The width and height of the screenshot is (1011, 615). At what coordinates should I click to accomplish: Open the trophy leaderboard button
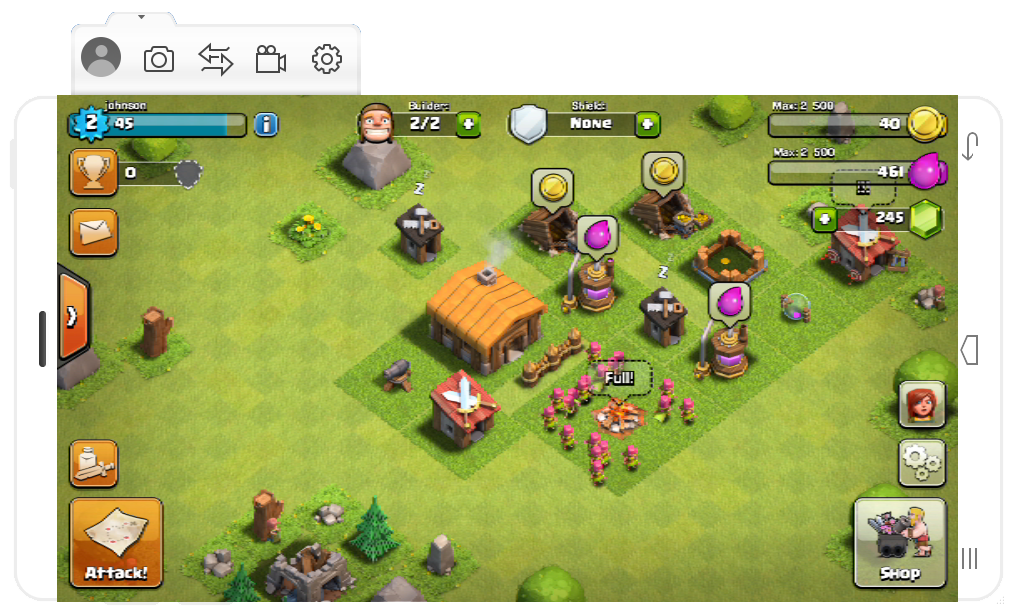coord(93,173)
